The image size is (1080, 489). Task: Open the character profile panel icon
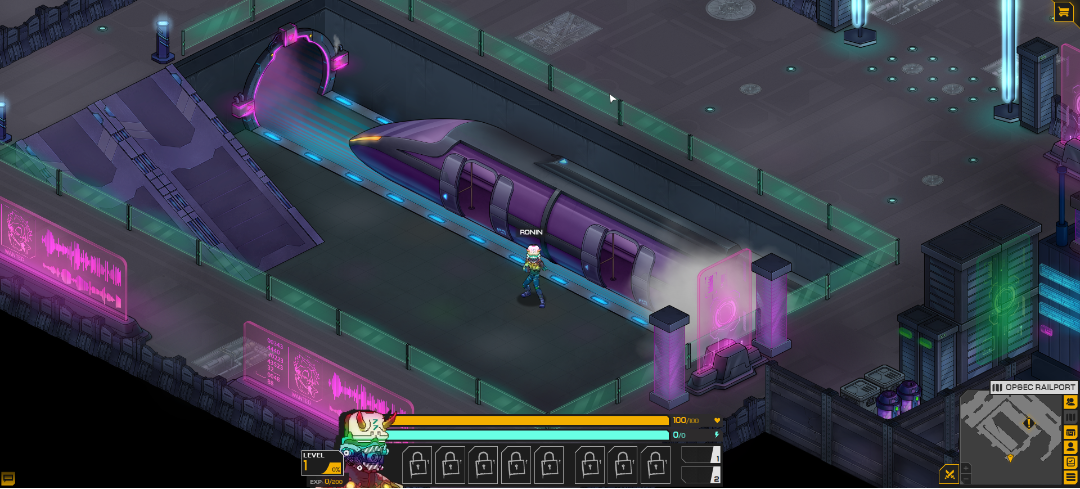click(x=1071, y=446)
